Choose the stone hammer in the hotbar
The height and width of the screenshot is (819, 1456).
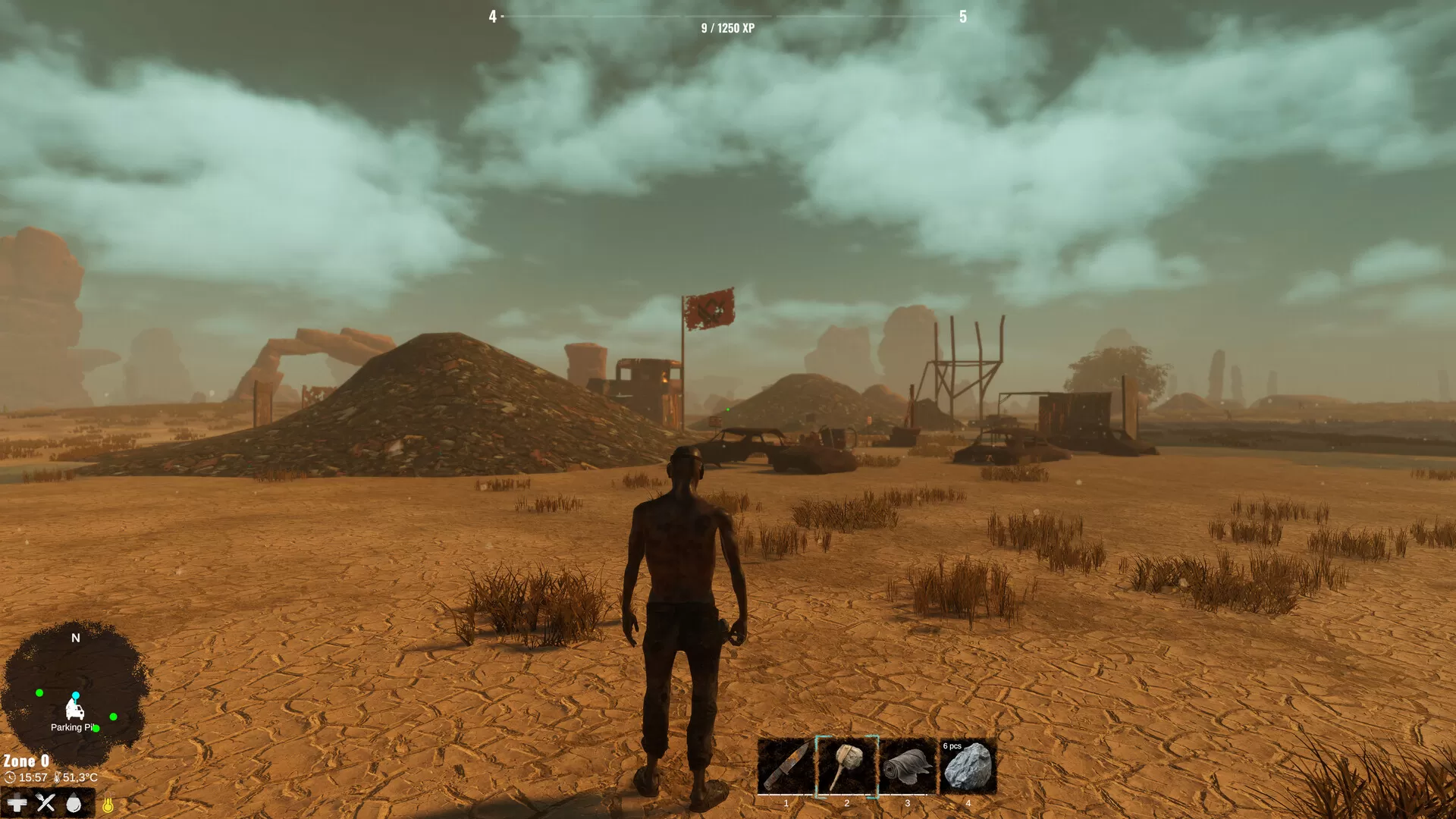tap(846, 766)
